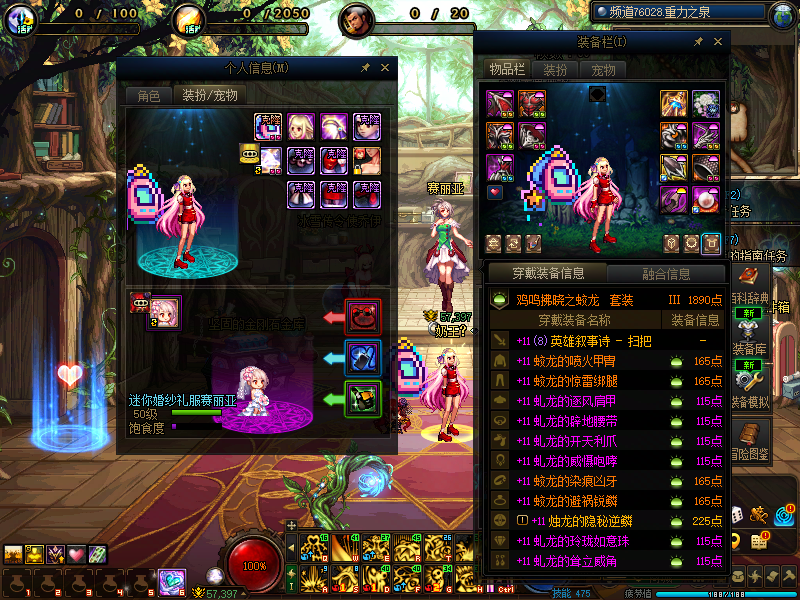The width and height of the screenshot is (800, 600).
Task: Use the glowing heart quick slot item
Action: 77,555
